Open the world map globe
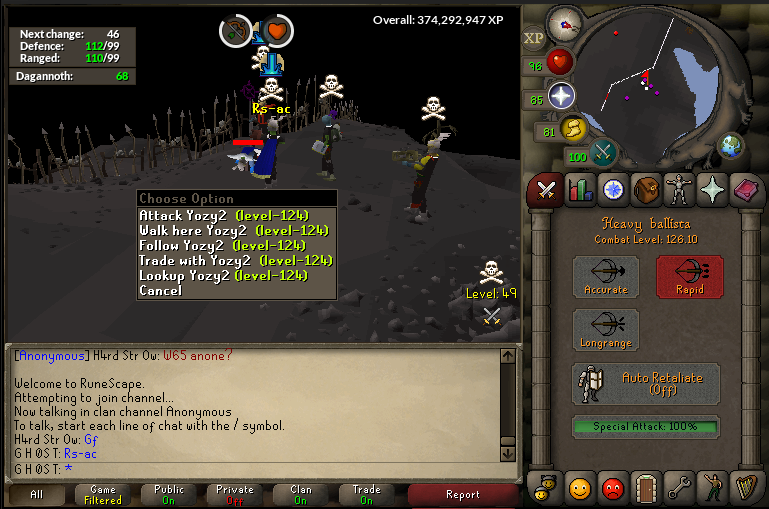Viewport: 769px width, 509px height. [733, 146]
